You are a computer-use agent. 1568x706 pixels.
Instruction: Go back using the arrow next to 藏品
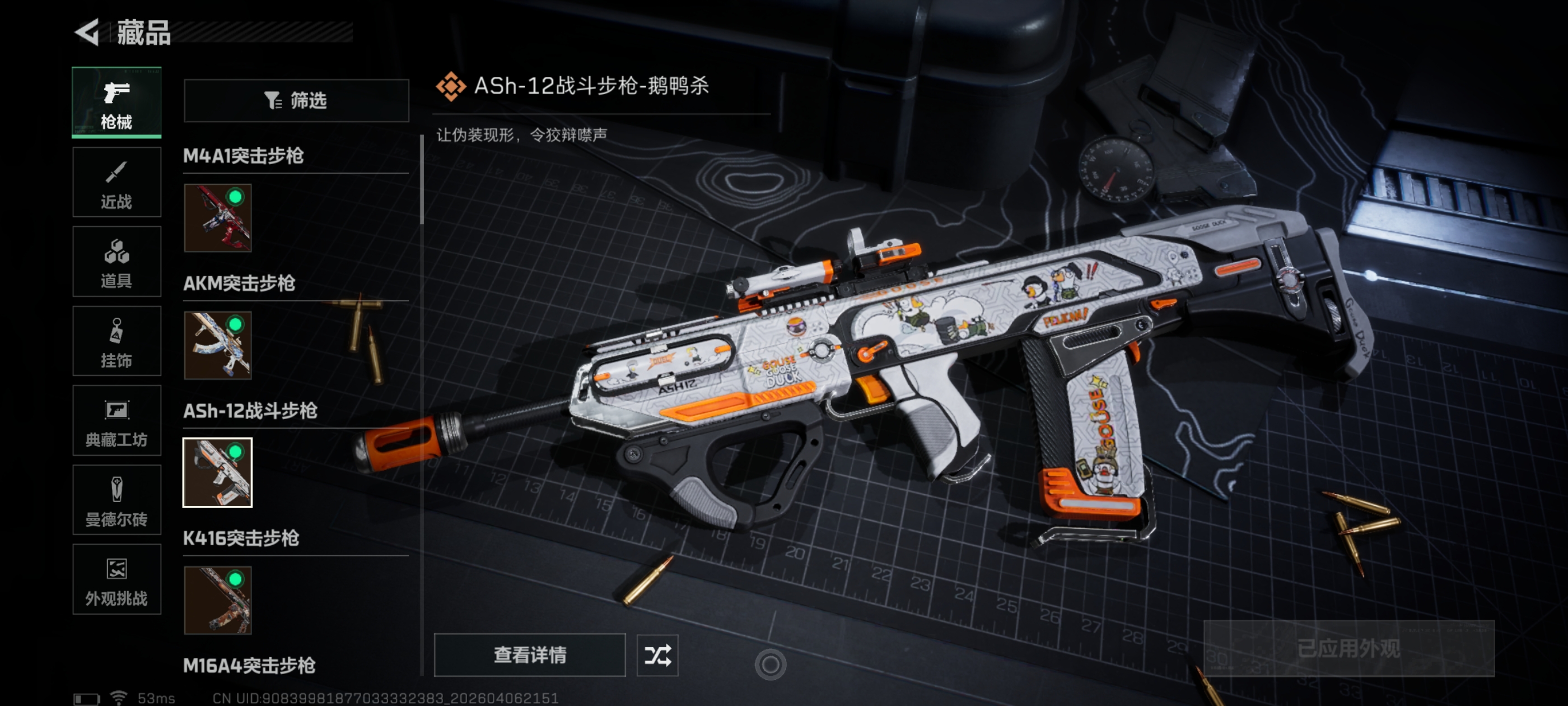(87, 32)
